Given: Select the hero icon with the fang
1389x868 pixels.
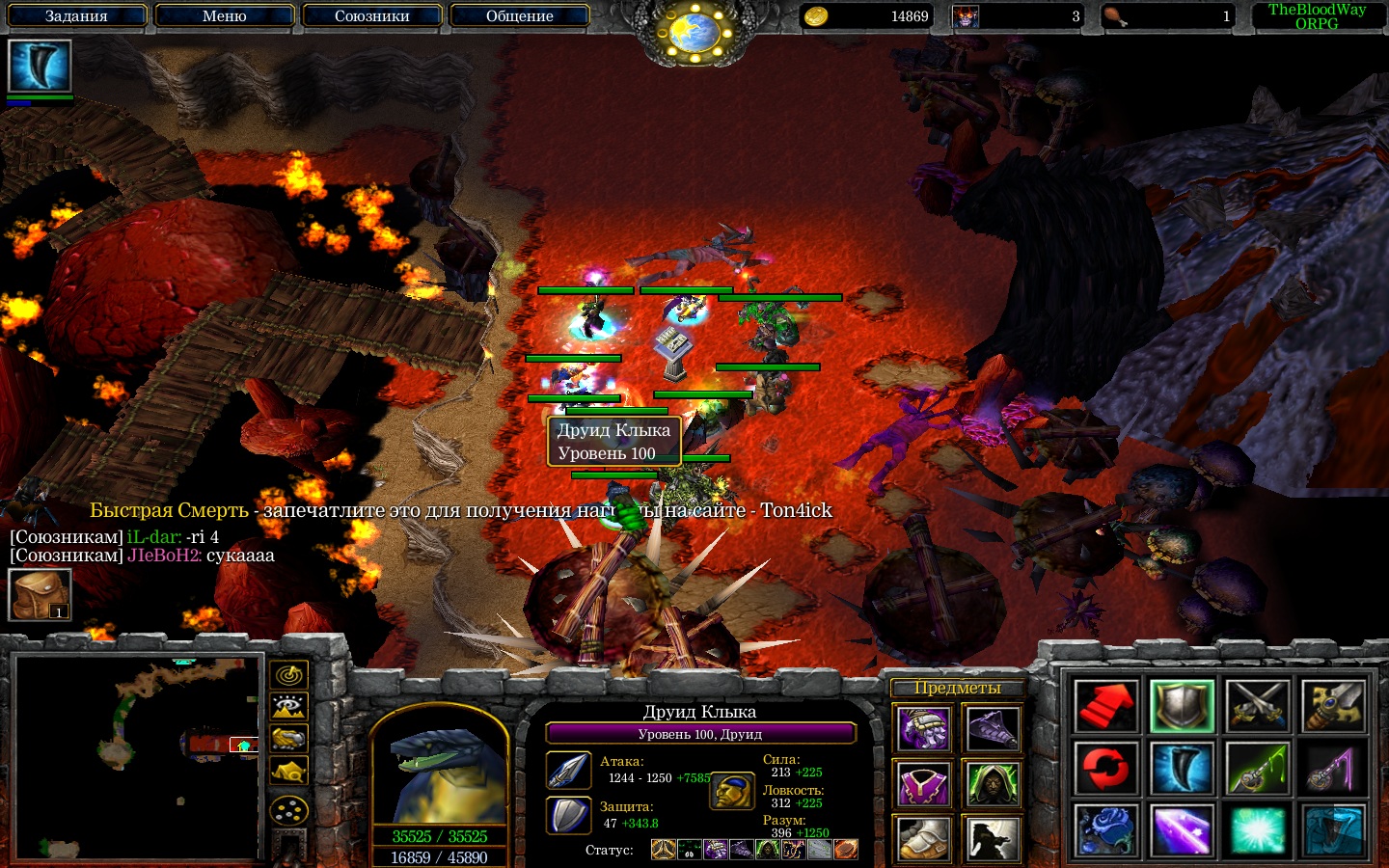Looking at the screenshot, I should pos(40,66).
